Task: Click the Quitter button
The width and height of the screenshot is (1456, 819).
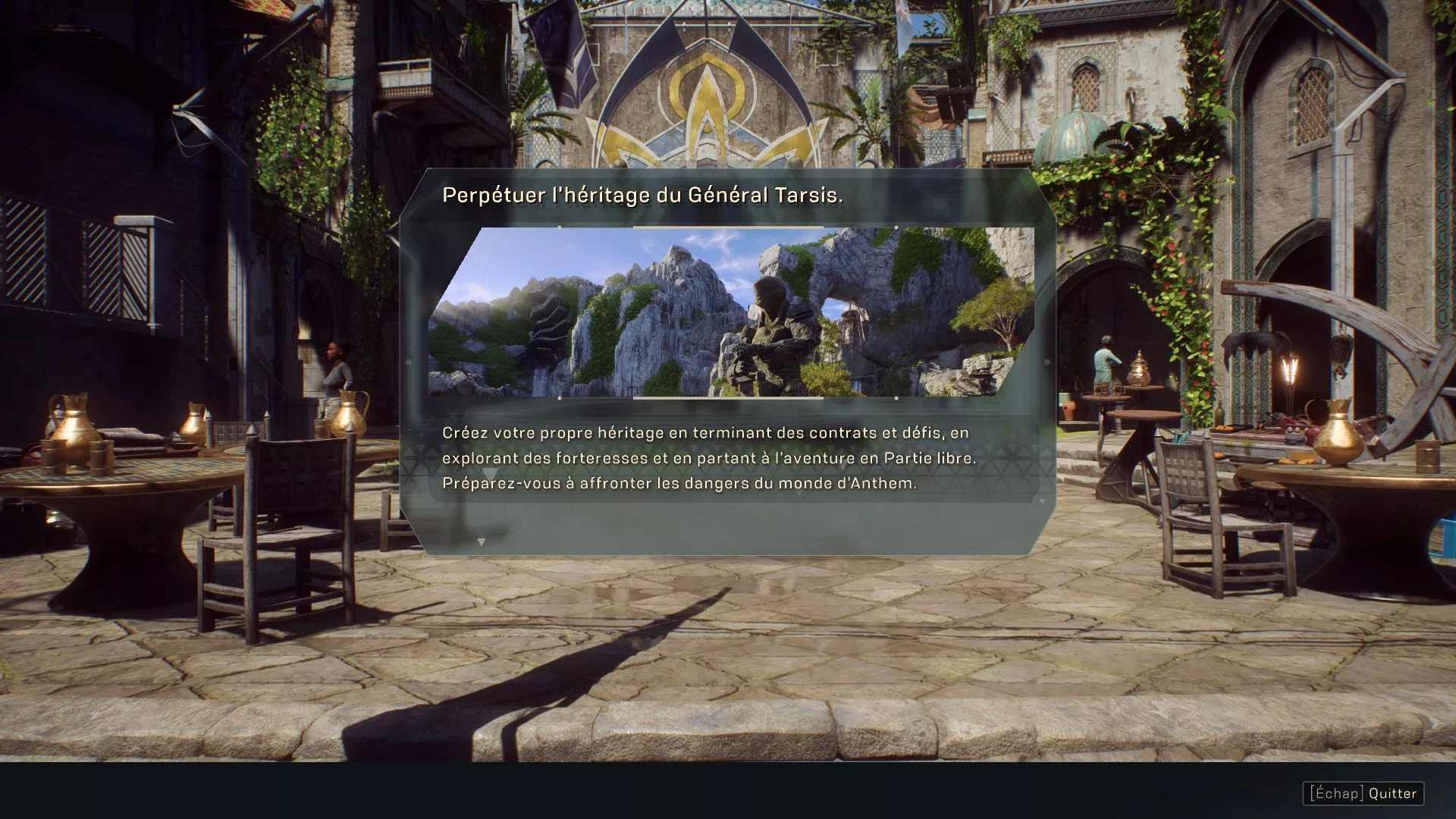Action: tap(1363, 793)
